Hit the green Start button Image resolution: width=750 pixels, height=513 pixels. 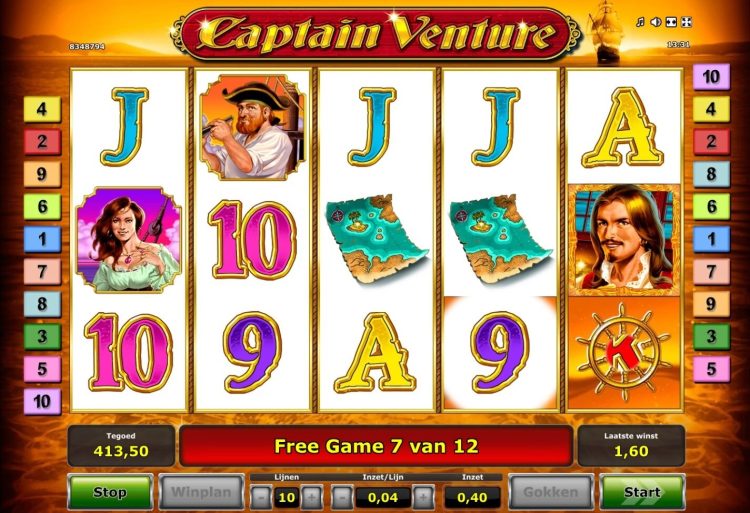(642, 492)
